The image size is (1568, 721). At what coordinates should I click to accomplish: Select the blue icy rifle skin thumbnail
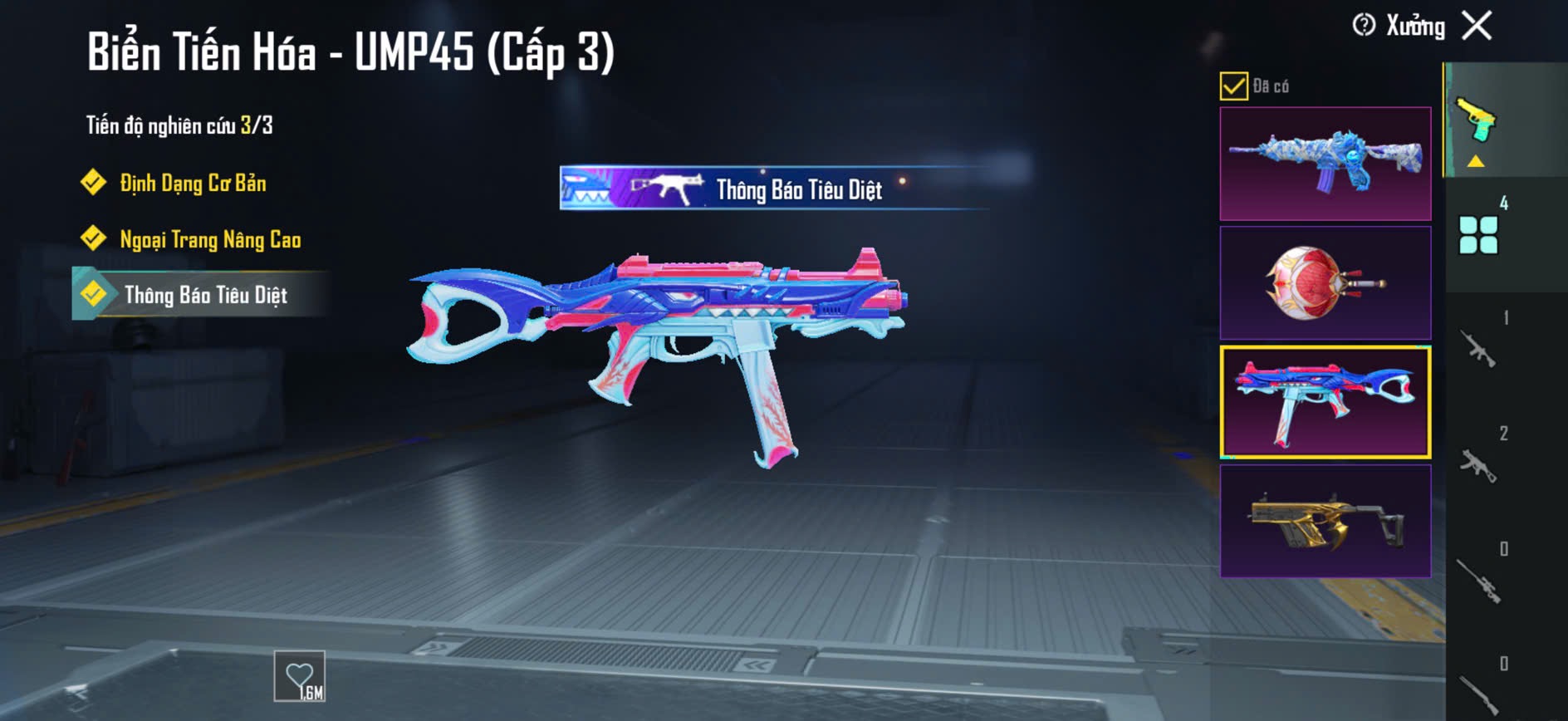[x=1325, y=164]
